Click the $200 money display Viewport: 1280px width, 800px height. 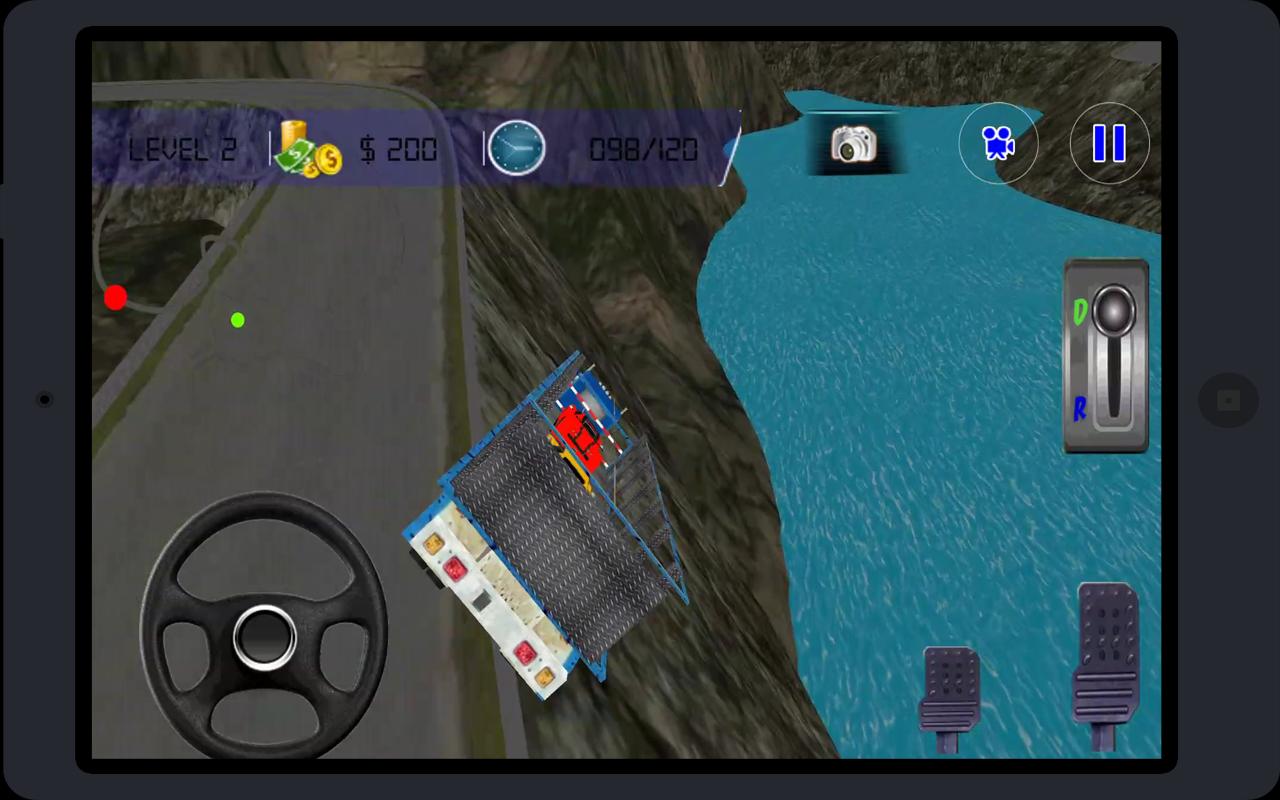click(397, 150)
